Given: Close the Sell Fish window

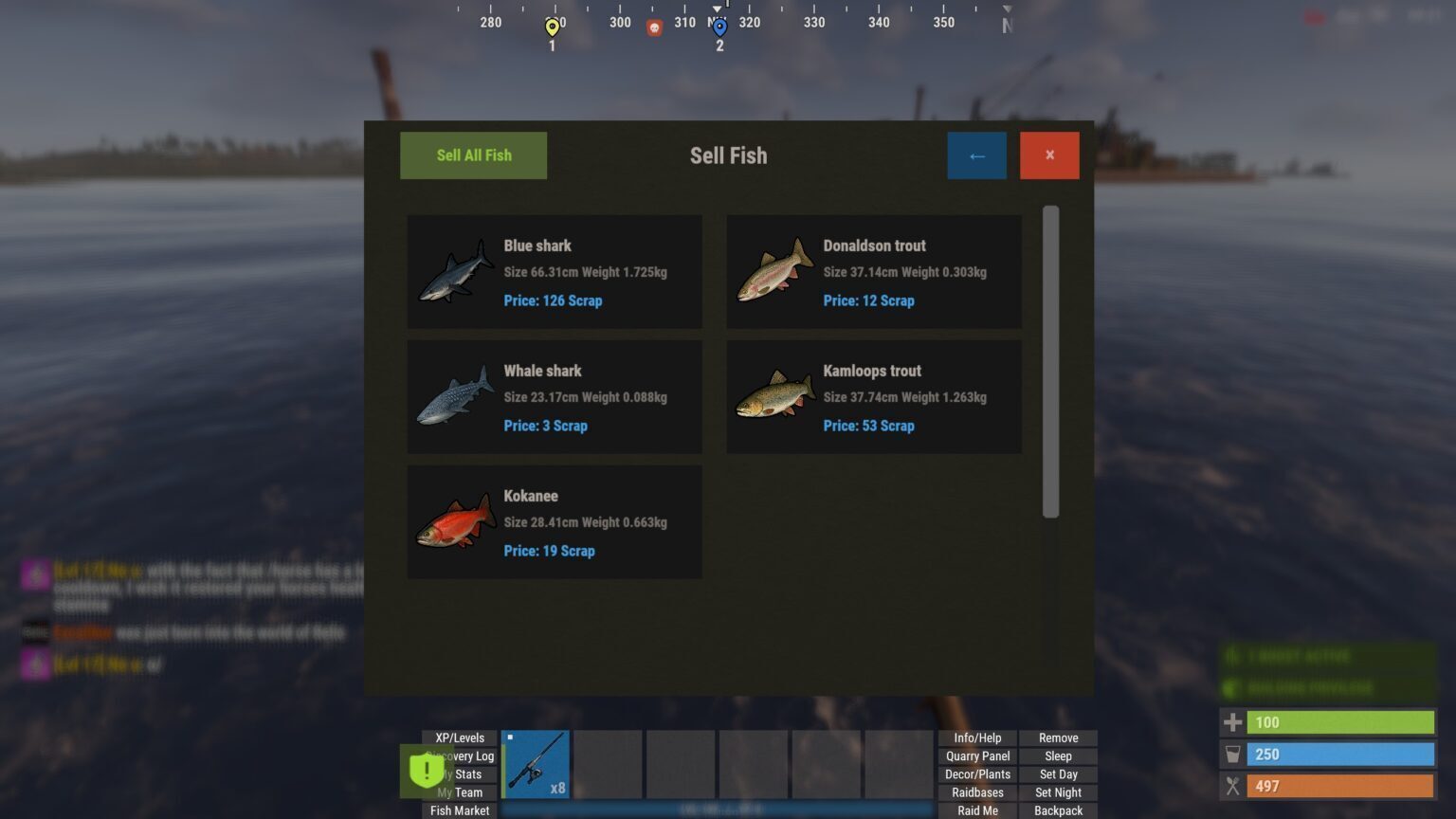Looking at the screenshot, I should click(x=1049, y=155).
